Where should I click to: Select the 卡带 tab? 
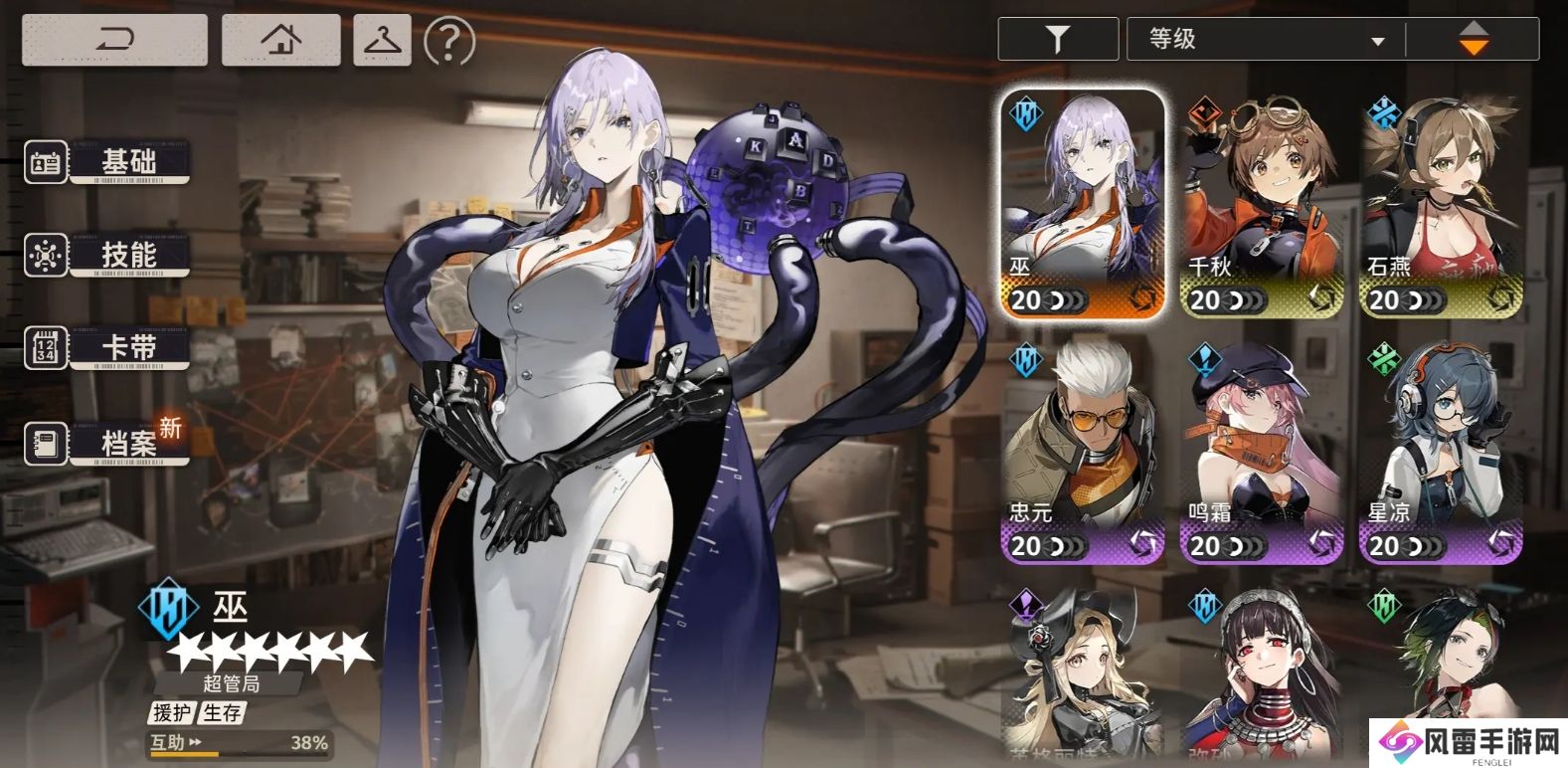point(107,348)
